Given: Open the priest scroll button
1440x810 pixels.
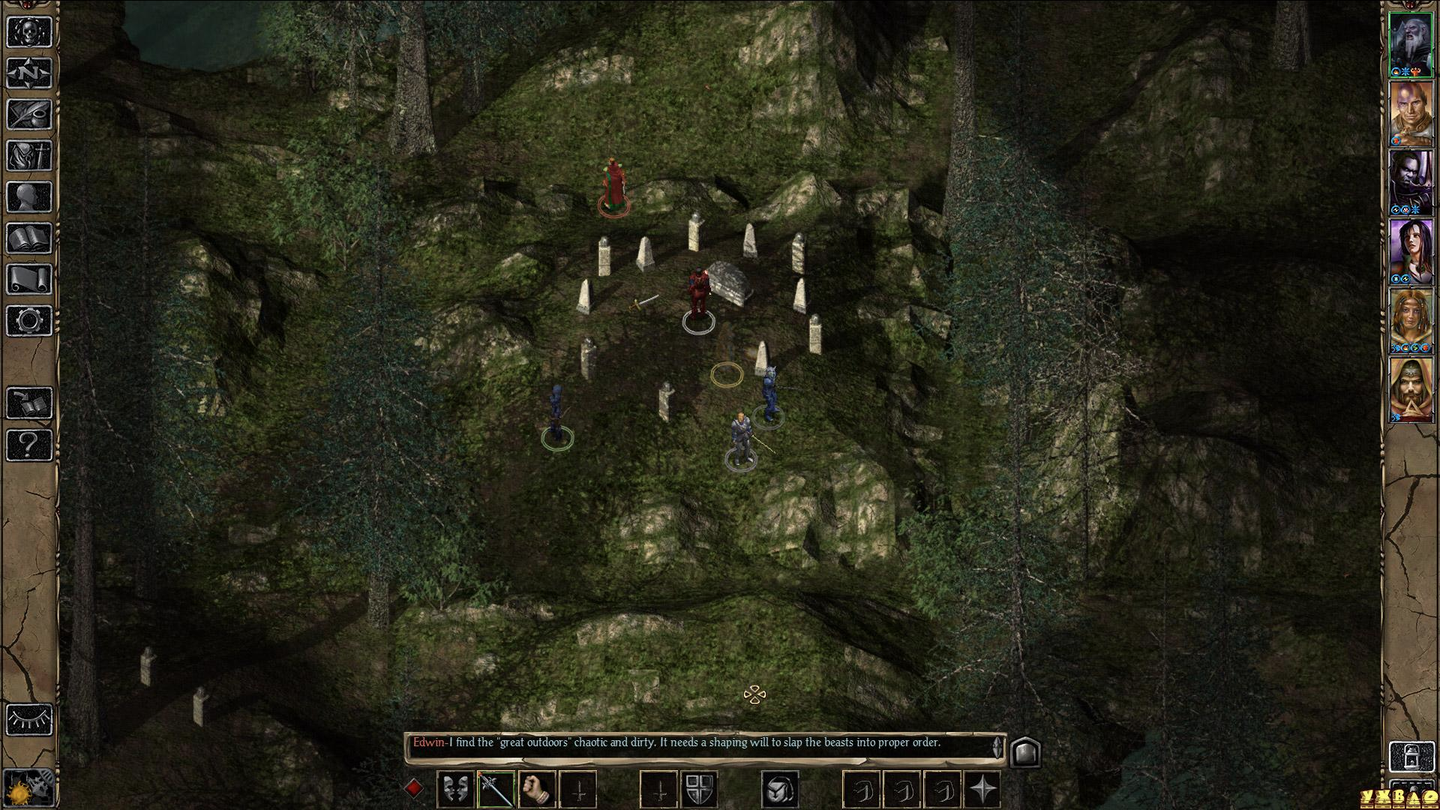Looking at the screenshot, I should point(29,279).
